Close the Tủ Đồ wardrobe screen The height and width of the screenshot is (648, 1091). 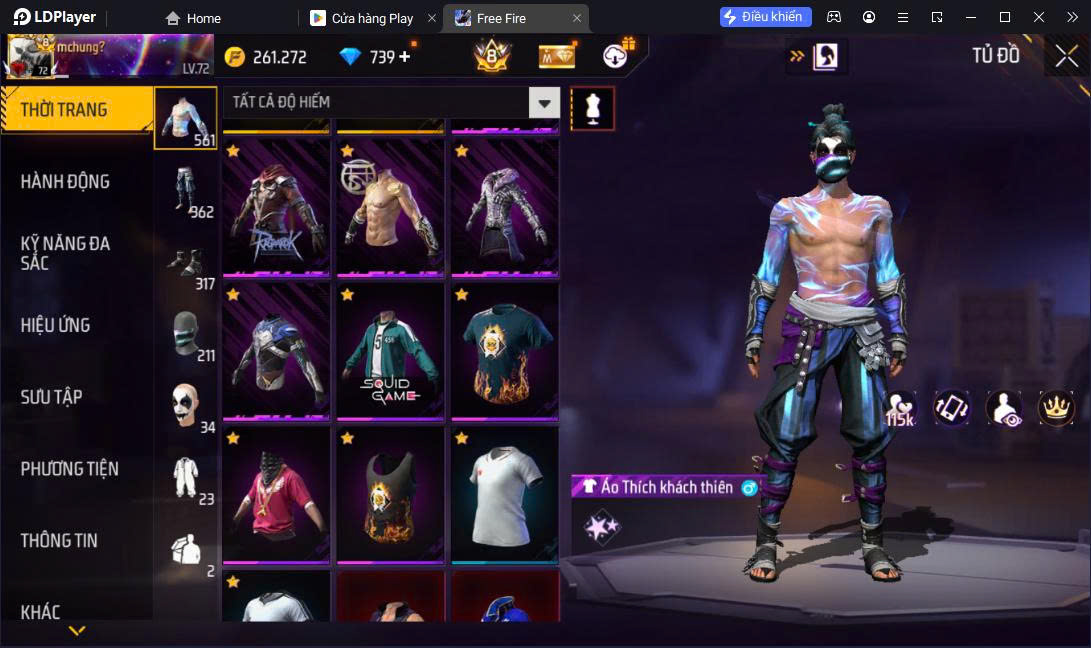[1066, 57]
